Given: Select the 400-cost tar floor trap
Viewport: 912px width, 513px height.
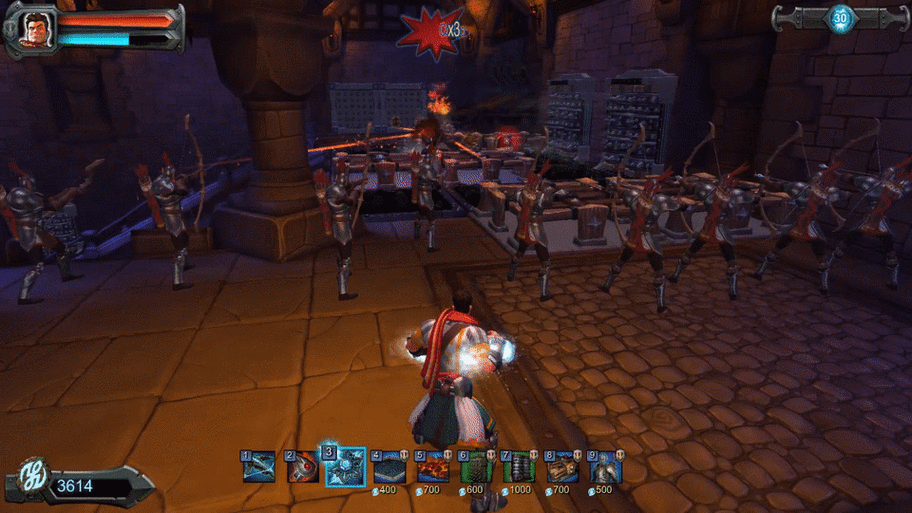Looking at the screenshot, I should (x=388, y=467).
